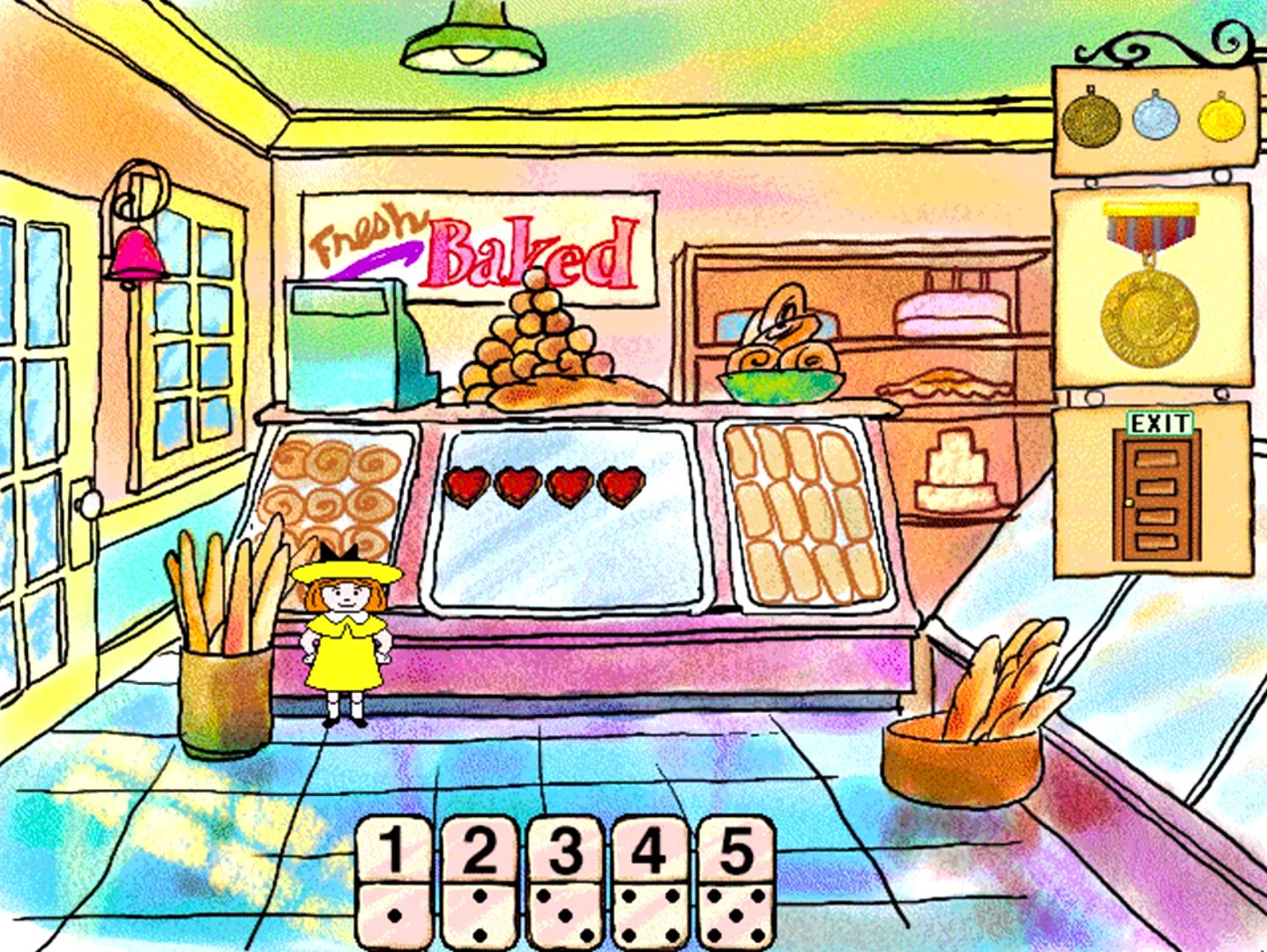Answer with the number 4 domino tile

click(x=651, y=881)
